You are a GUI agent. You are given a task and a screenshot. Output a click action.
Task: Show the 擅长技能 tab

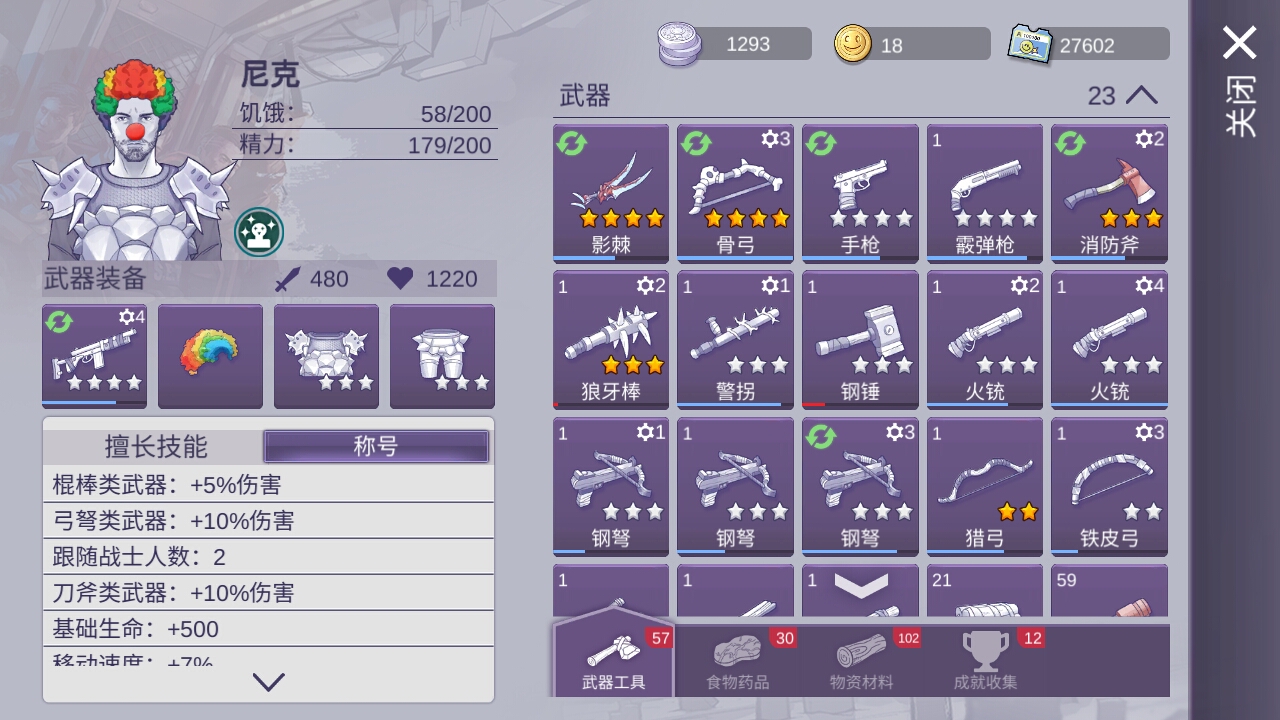point(156,446)
